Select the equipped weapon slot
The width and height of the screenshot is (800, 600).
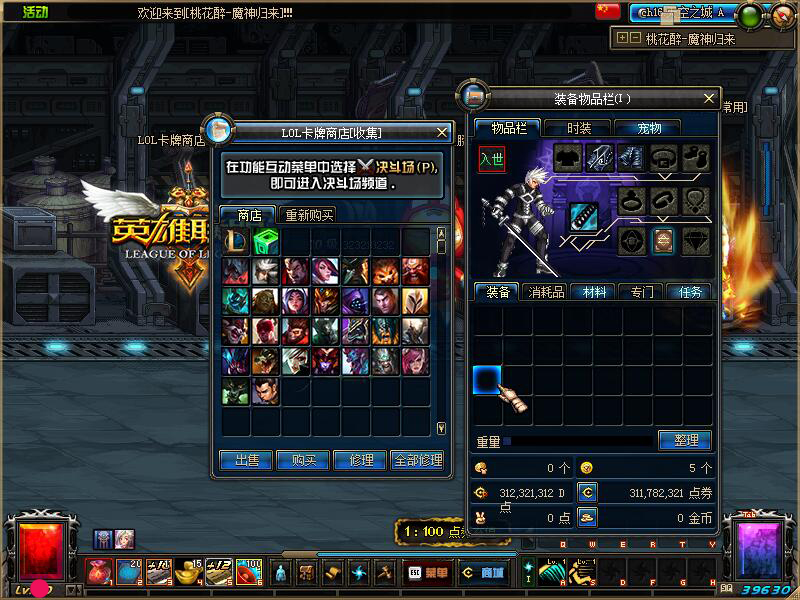pos(584,216)
